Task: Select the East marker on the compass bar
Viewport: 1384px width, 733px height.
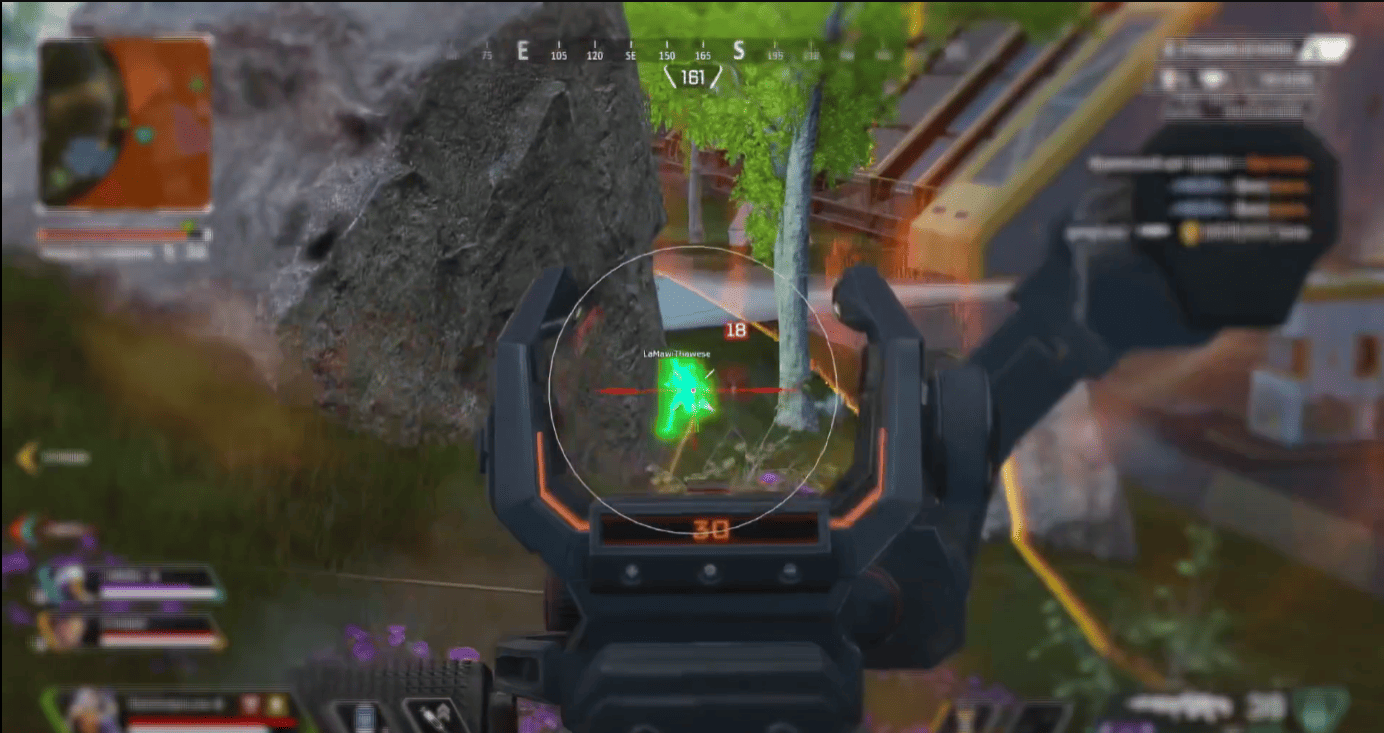Action: [522, 50]
